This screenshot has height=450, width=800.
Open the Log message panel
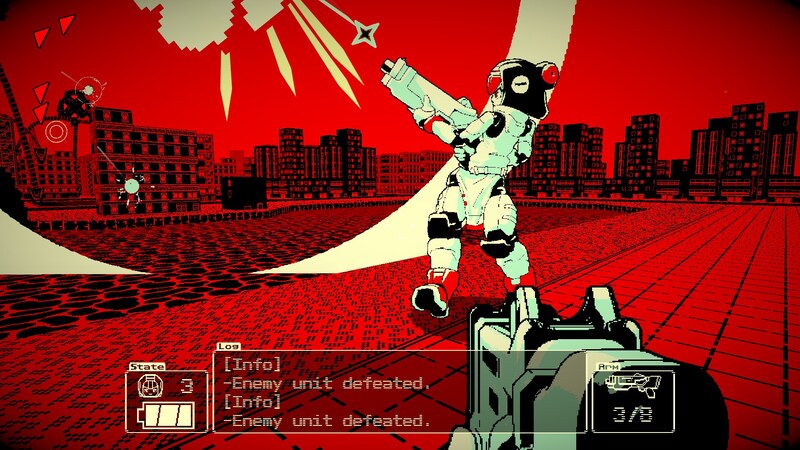[x=400, y=392]
